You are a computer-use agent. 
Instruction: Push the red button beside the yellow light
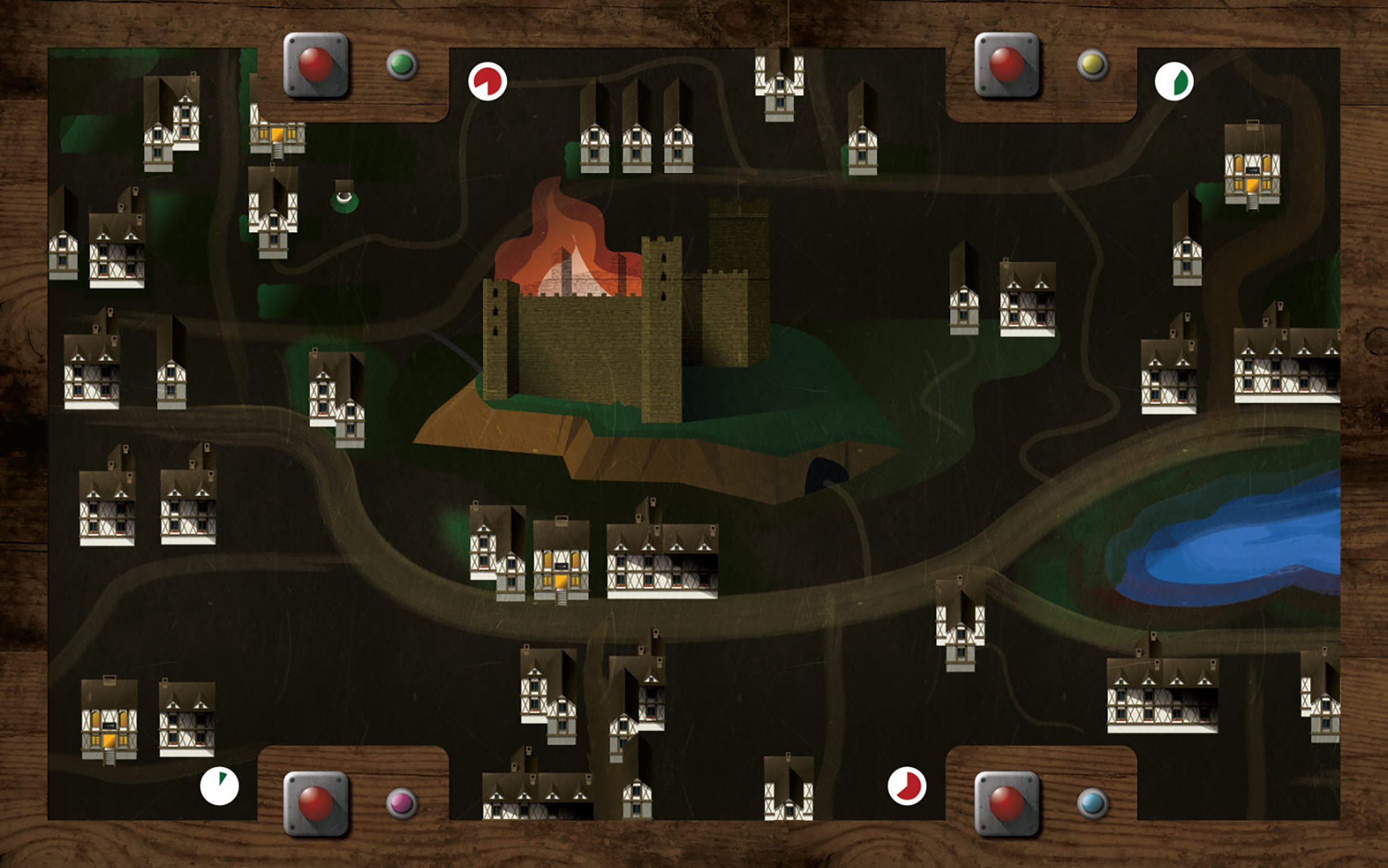pos(1007,64)
